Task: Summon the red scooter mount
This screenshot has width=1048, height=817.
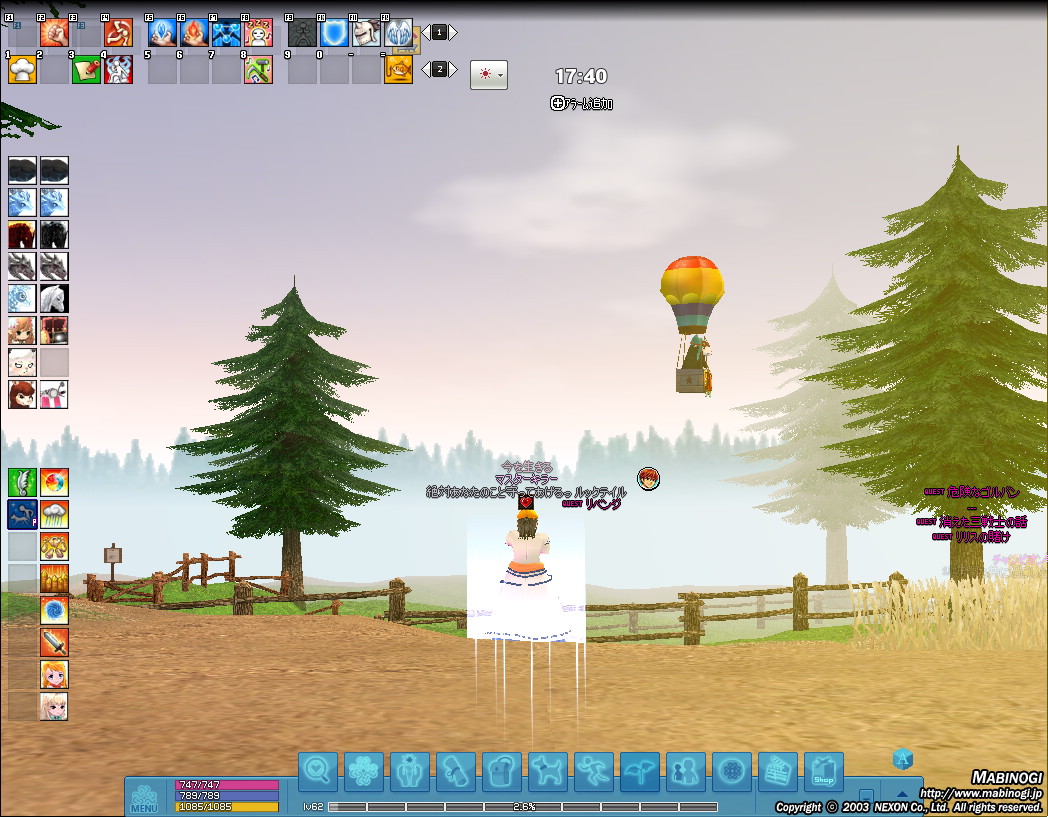Action: click(54, 394)
